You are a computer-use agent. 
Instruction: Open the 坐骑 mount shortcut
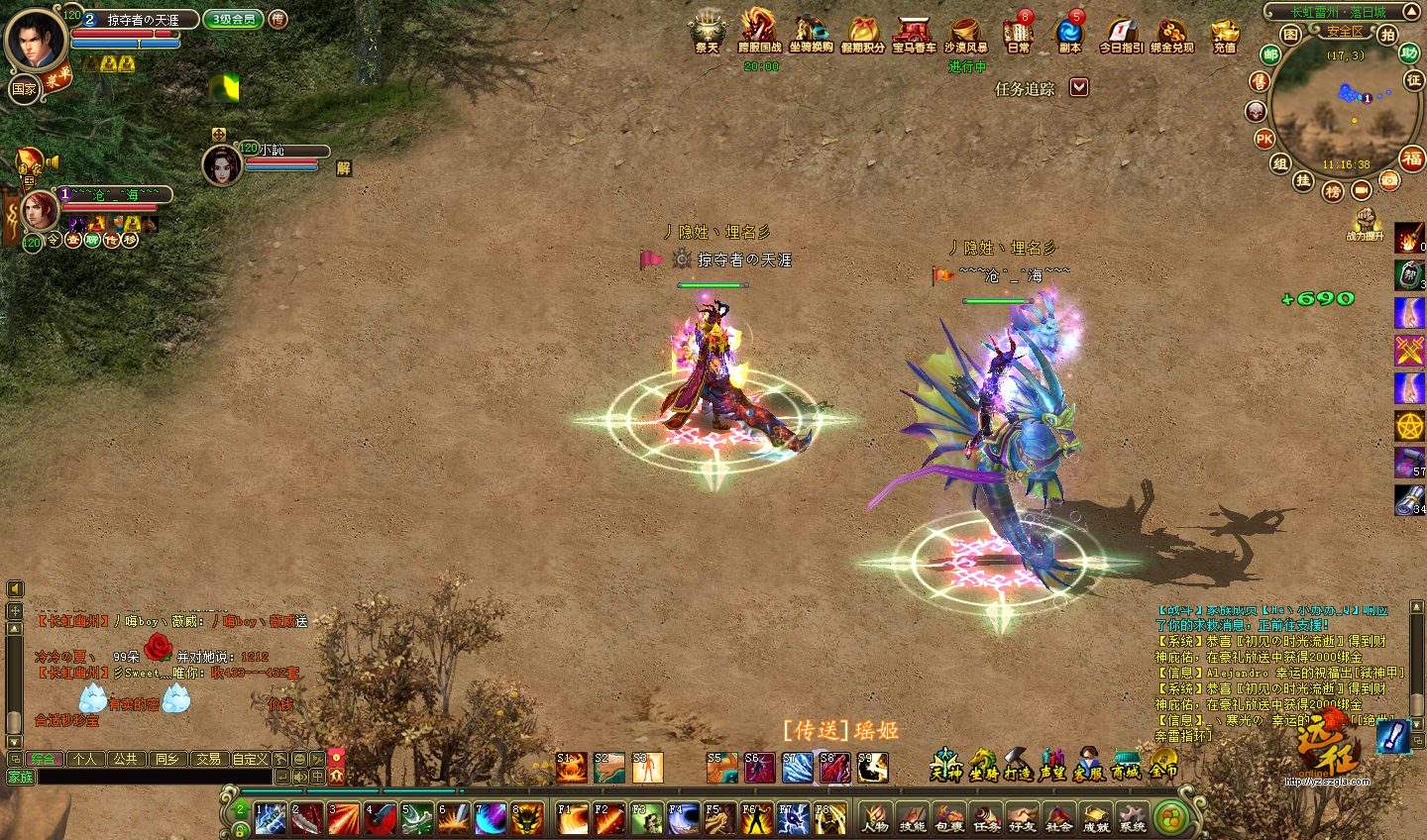pyautogui.click(x=983, y=766)
